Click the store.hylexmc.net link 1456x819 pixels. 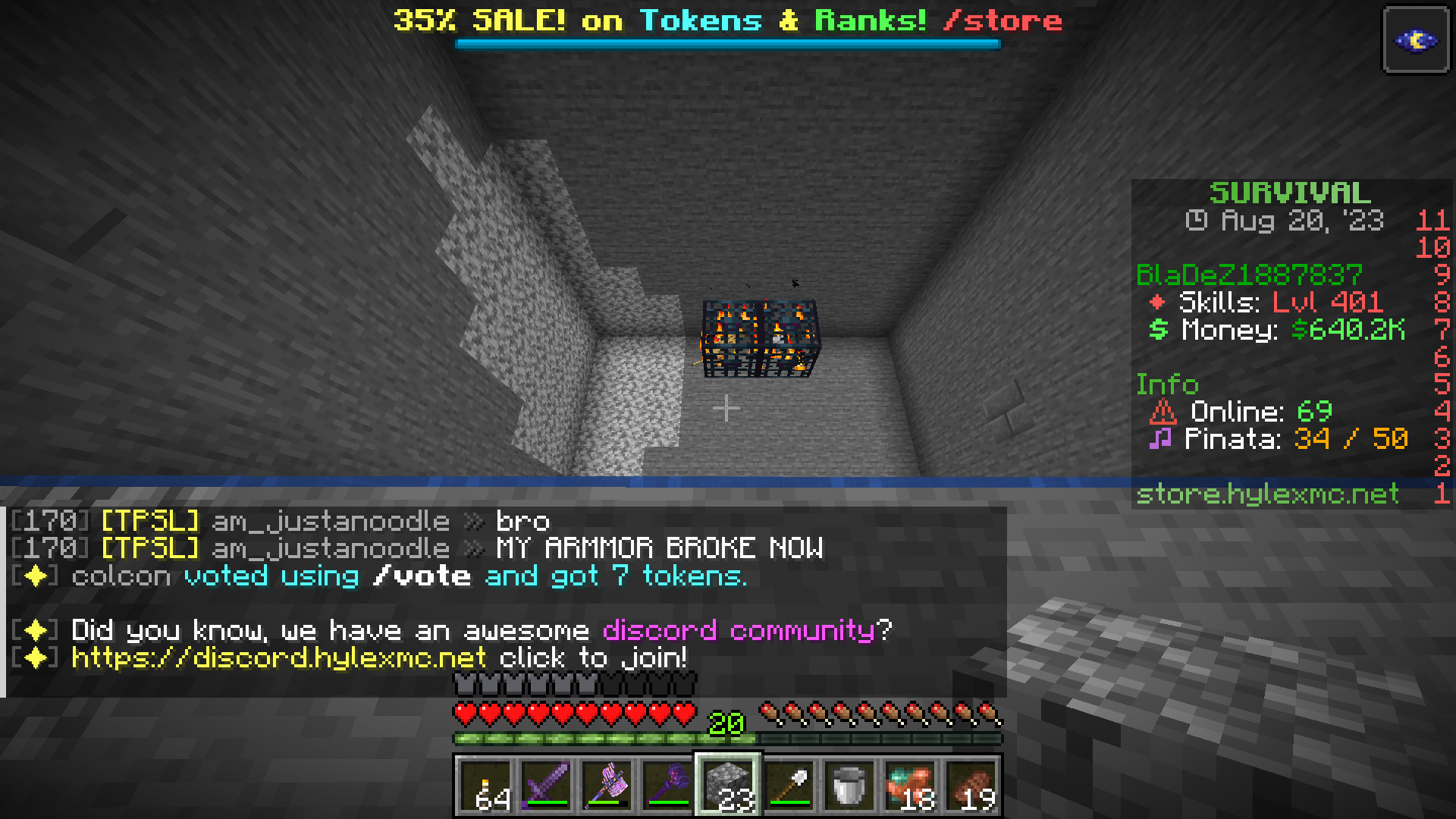1265,494
